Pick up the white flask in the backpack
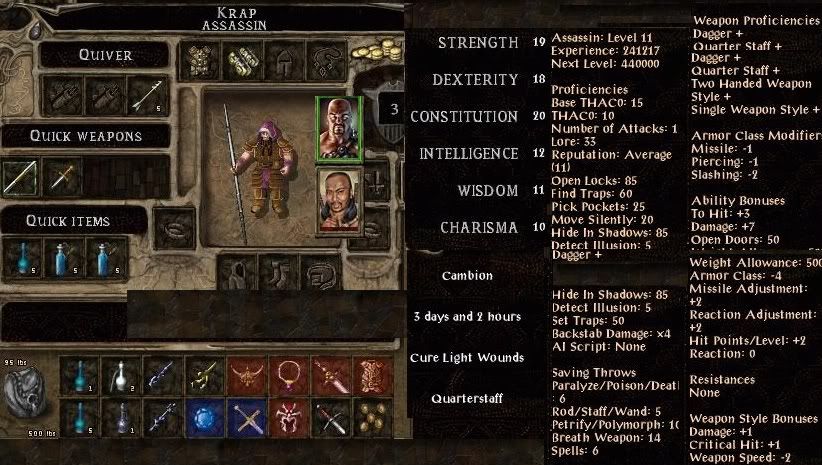 point(117,375)
